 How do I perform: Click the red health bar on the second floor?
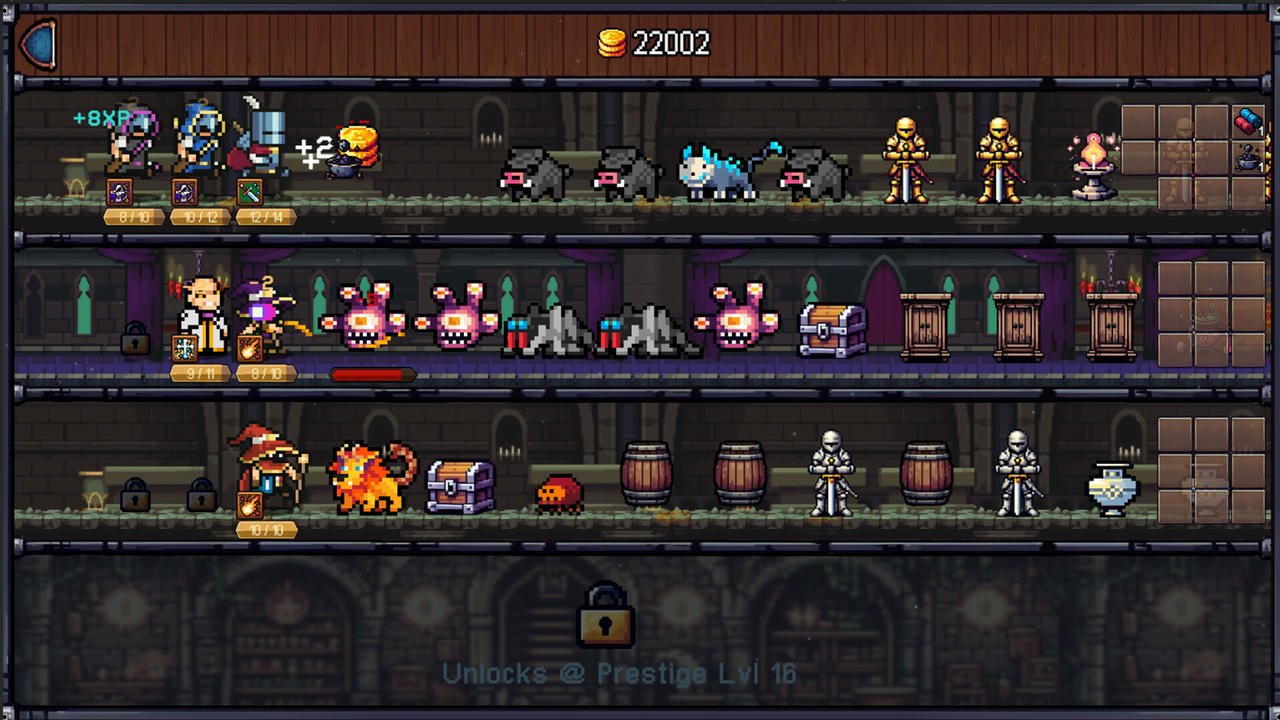(x=370, y=374)
